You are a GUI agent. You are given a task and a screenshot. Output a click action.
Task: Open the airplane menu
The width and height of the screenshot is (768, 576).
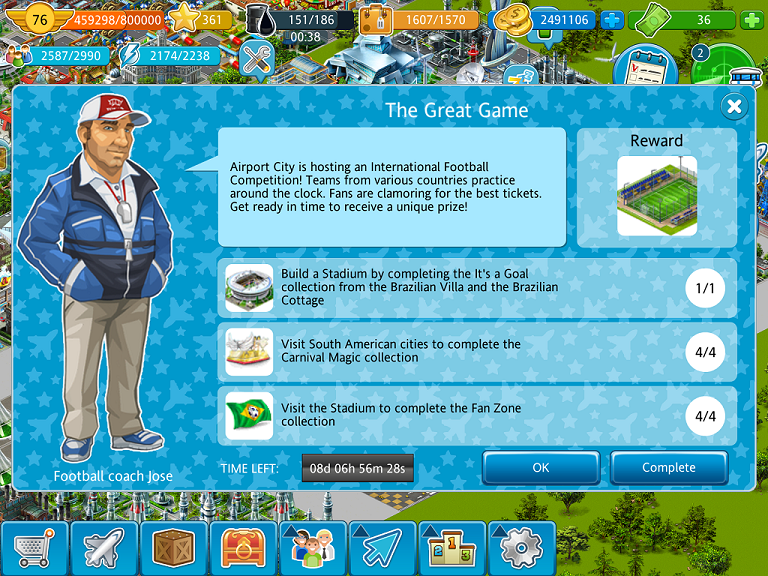tap(104, 548)
